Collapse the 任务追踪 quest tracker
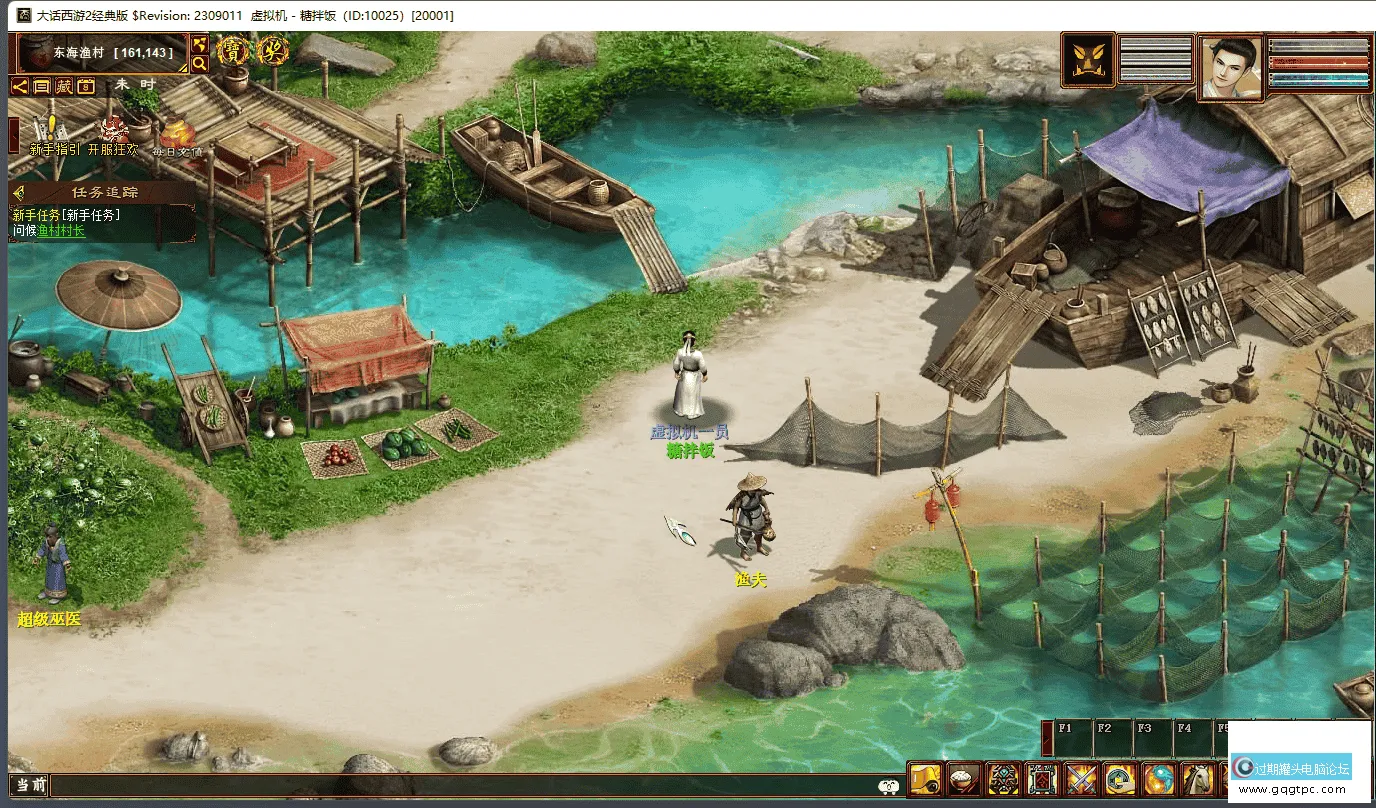 (19, 192)
